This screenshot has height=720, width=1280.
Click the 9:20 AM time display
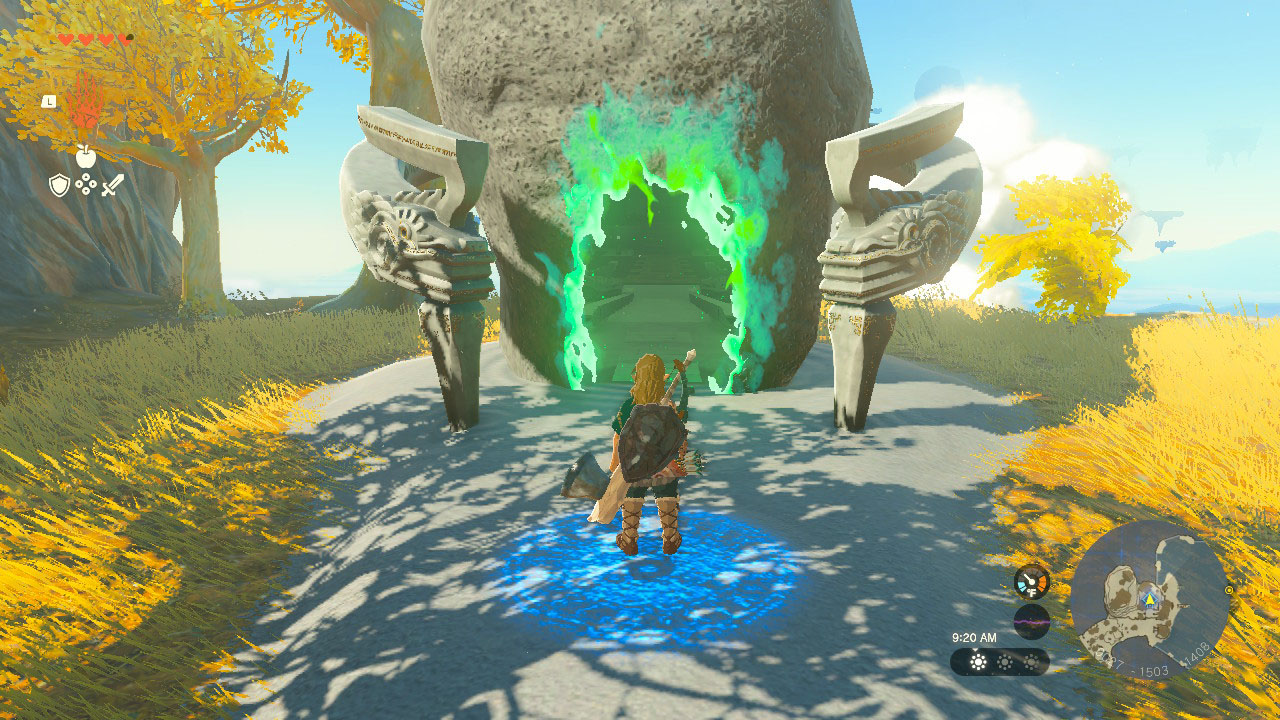click(x=975, y=638)
